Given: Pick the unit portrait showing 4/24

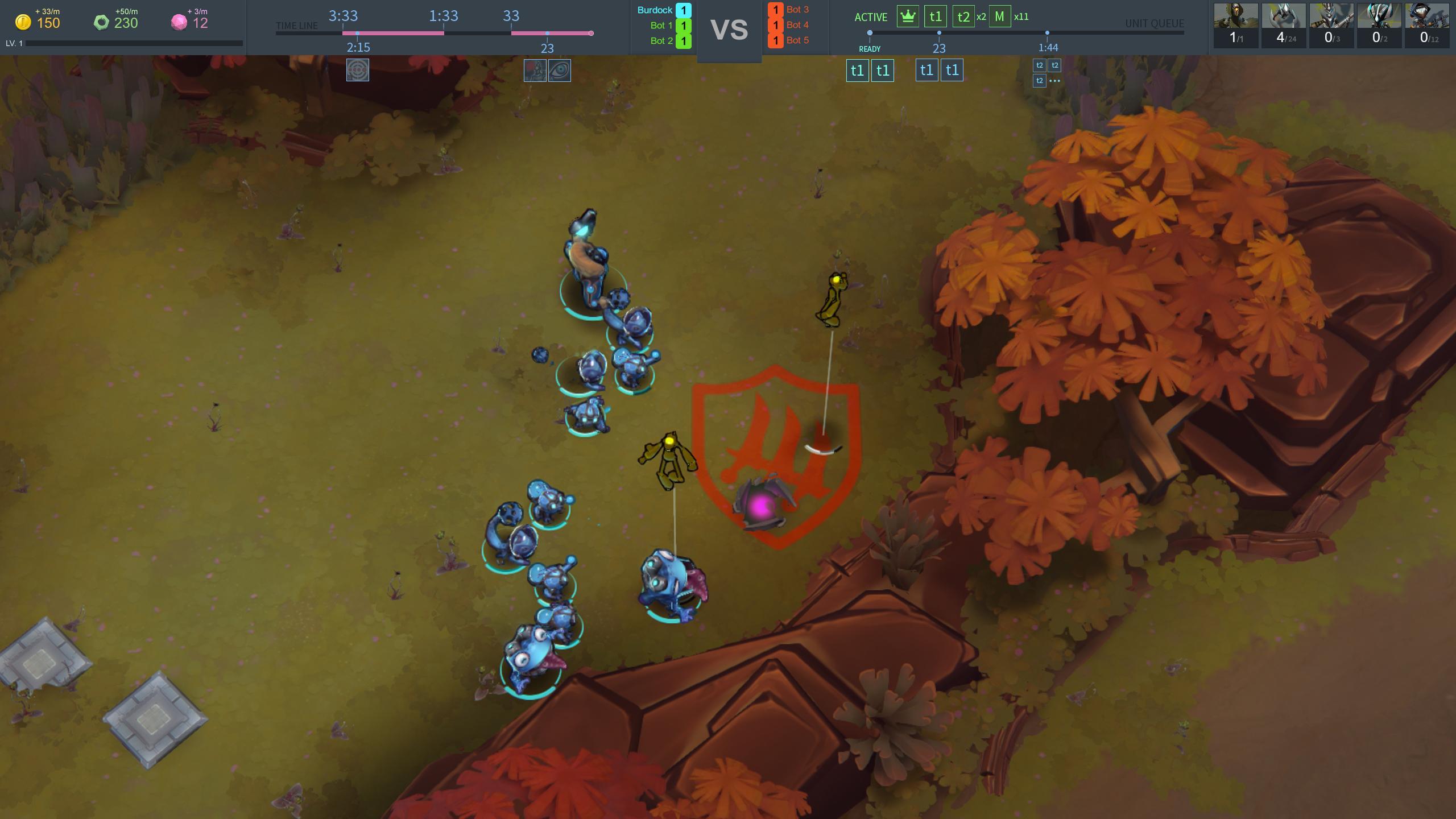Looking at the screenshot, I should click(x=1284, y=25).
